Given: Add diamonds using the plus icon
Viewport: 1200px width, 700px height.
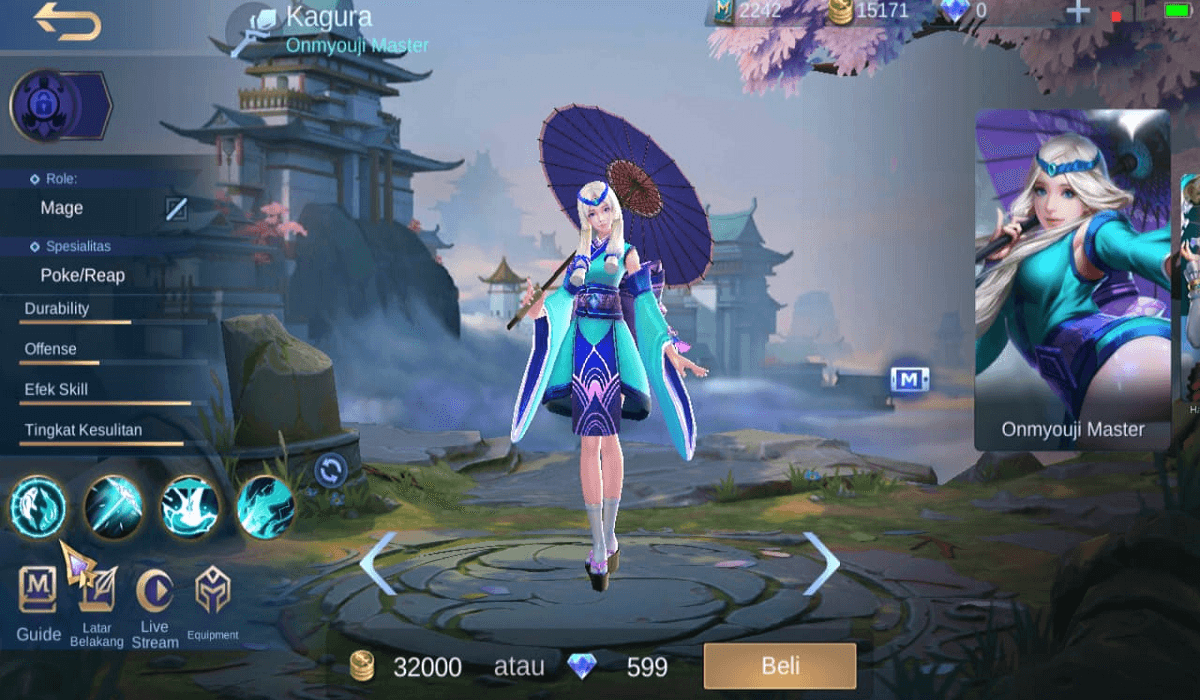Looking at the screenshot, I should click(1077, 13).
